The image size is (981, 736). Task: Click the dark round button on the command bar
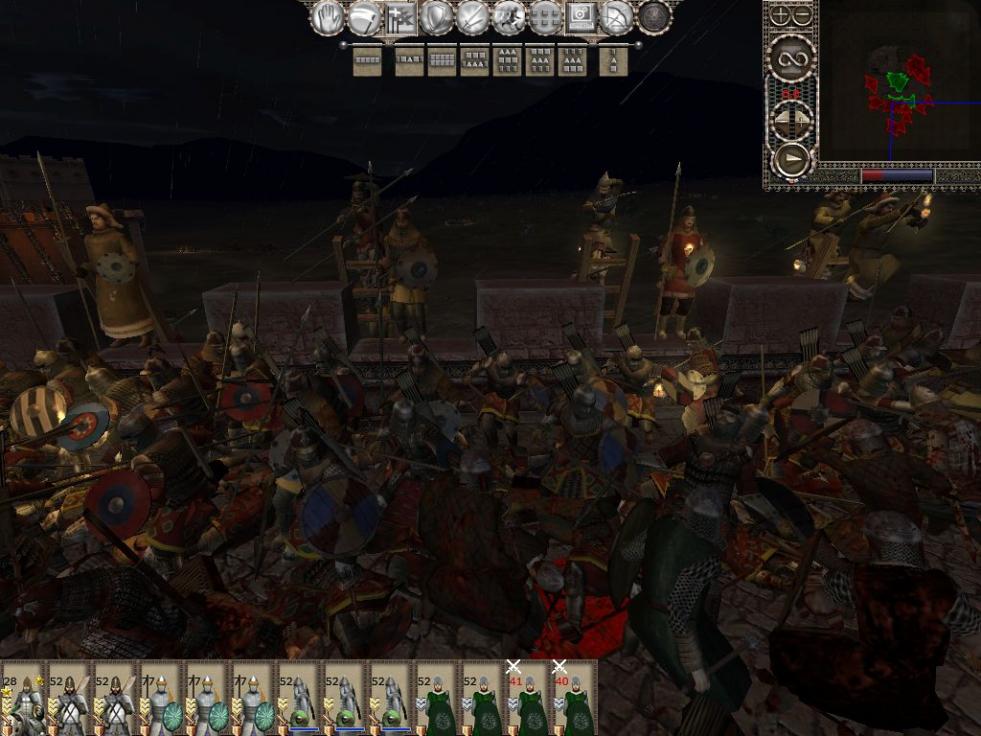pos(654,17)
